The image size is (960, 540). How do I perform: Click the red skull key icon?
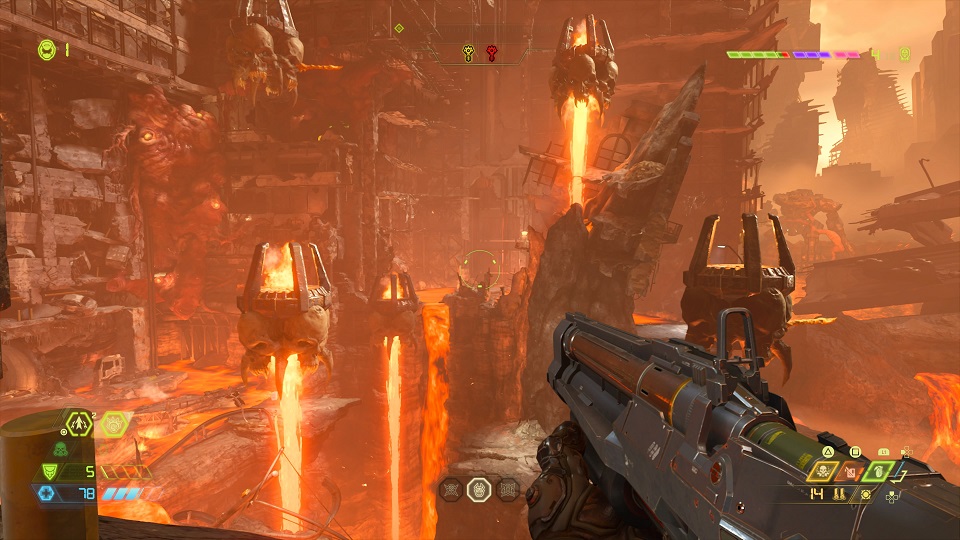click(492, 50)
